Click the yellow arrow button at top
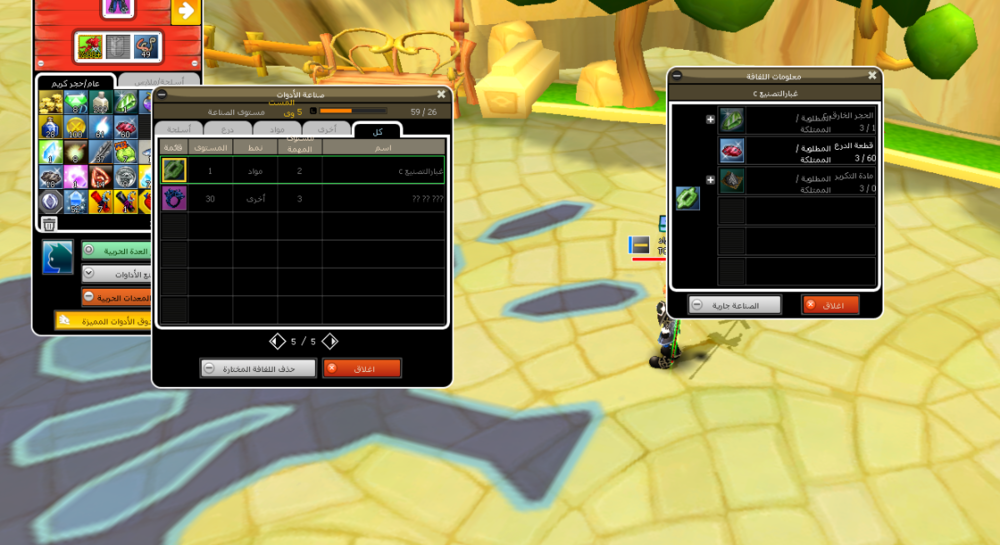1000x545 pixels. [x=185, y=11]
